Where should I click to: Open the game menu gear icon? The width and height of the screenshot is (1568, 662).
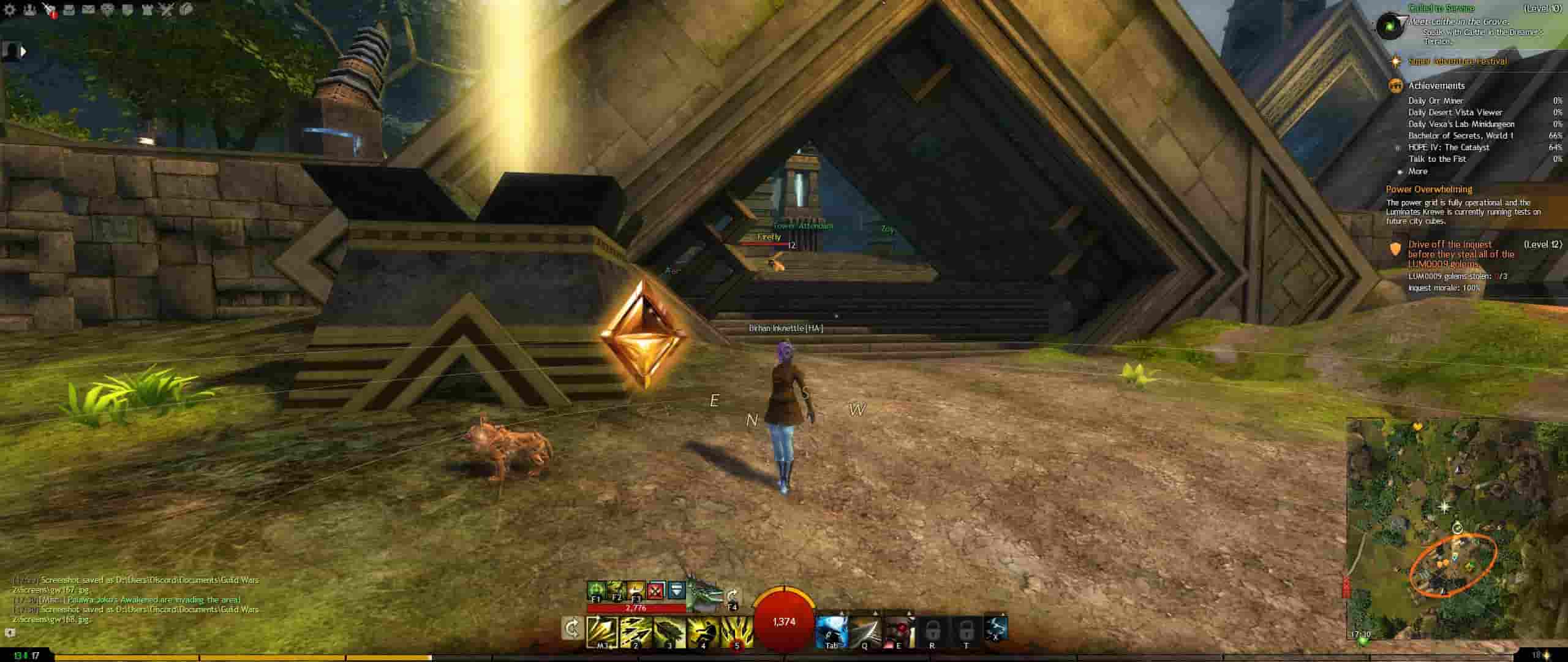coord(8,9)
